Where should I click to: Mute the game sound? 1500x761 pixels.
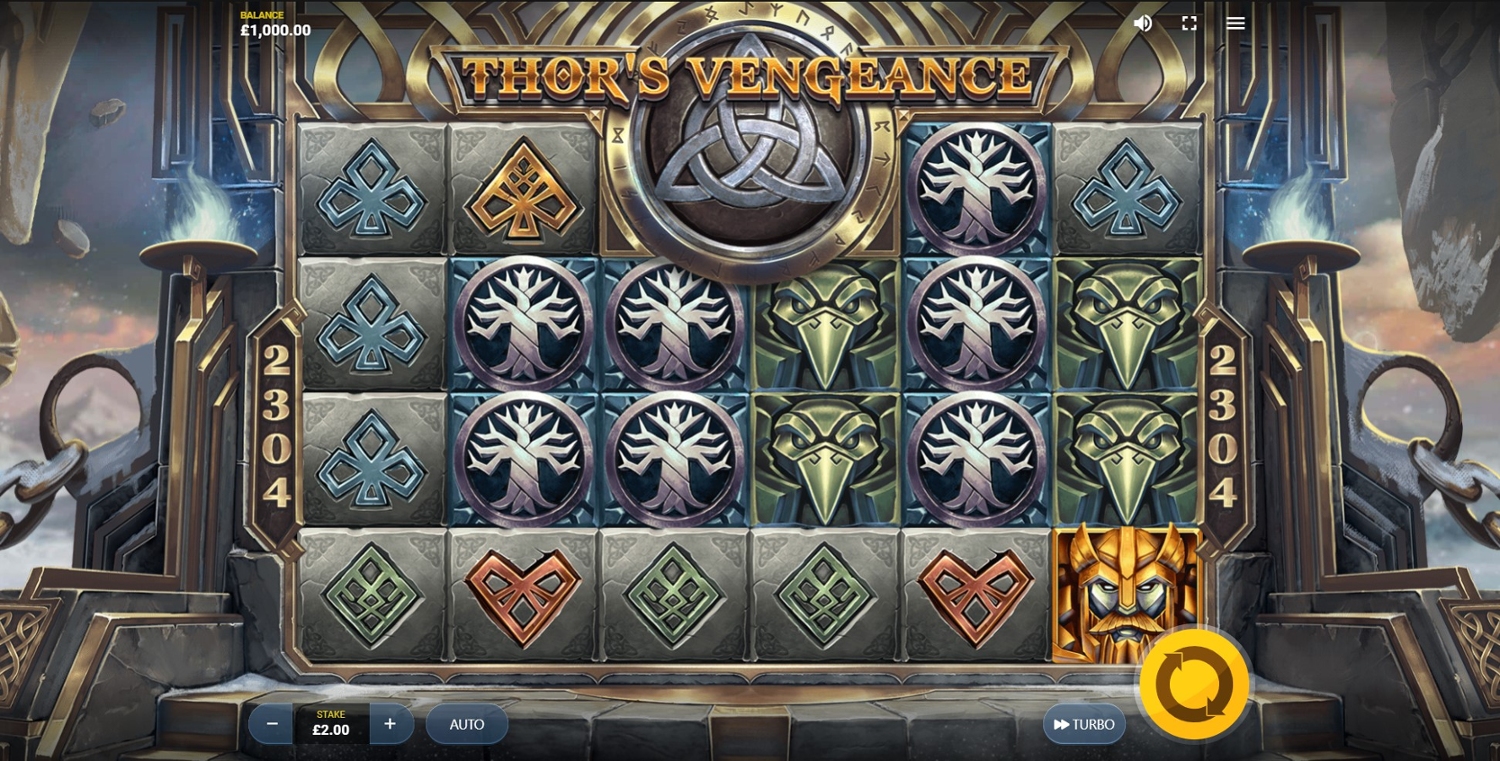click(1143, 23)
